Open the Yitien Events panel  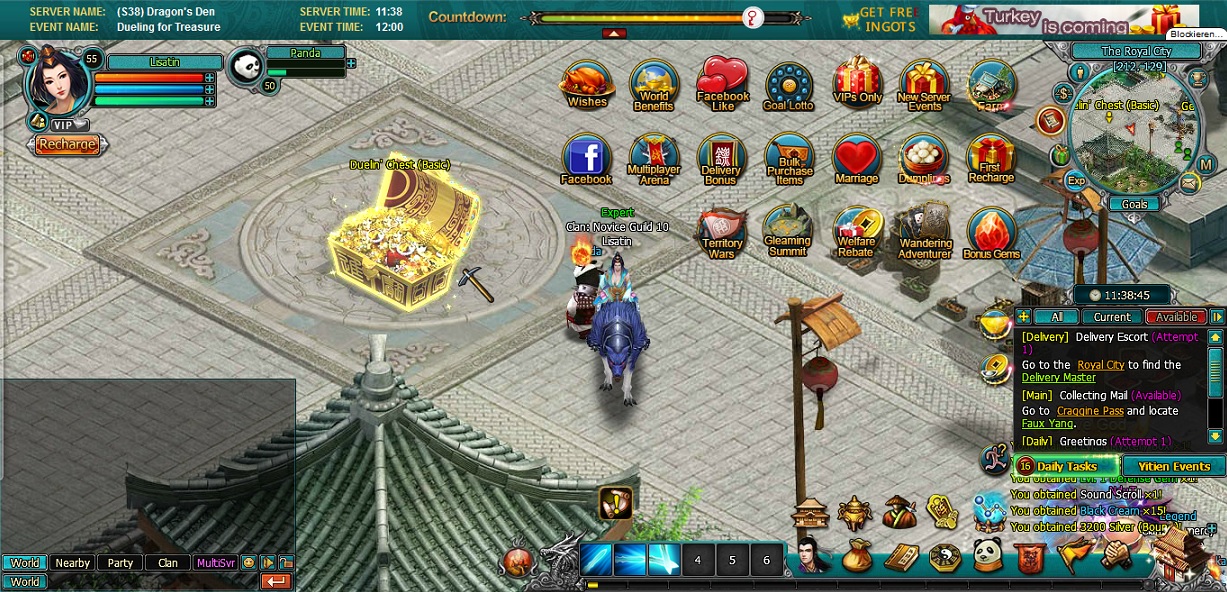1174,466
